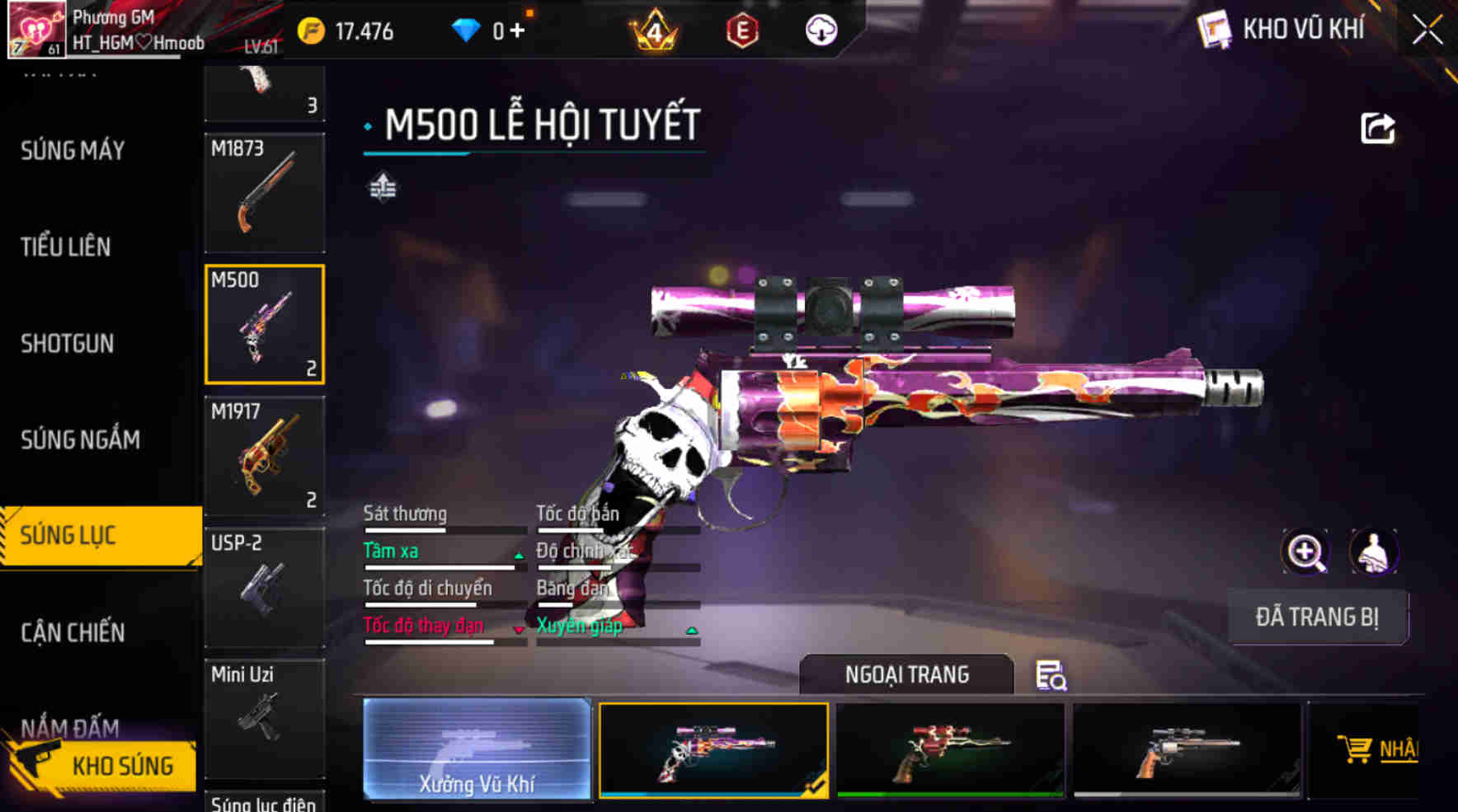Select the USP-2 pistol in the list
Screen dimensions: 1458x812
pyautogui.click(x=264, y=587)
